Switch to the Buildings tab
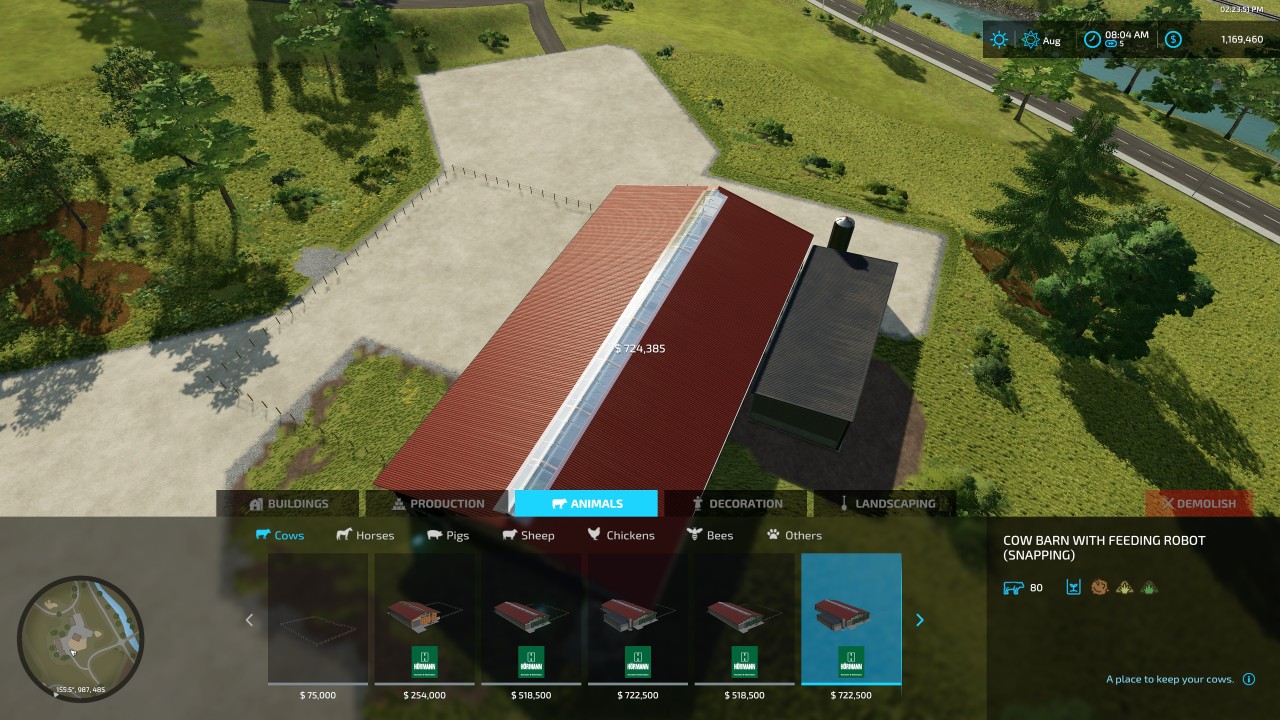This screenshot has width=1280, height=720. [x=288, y=504]
